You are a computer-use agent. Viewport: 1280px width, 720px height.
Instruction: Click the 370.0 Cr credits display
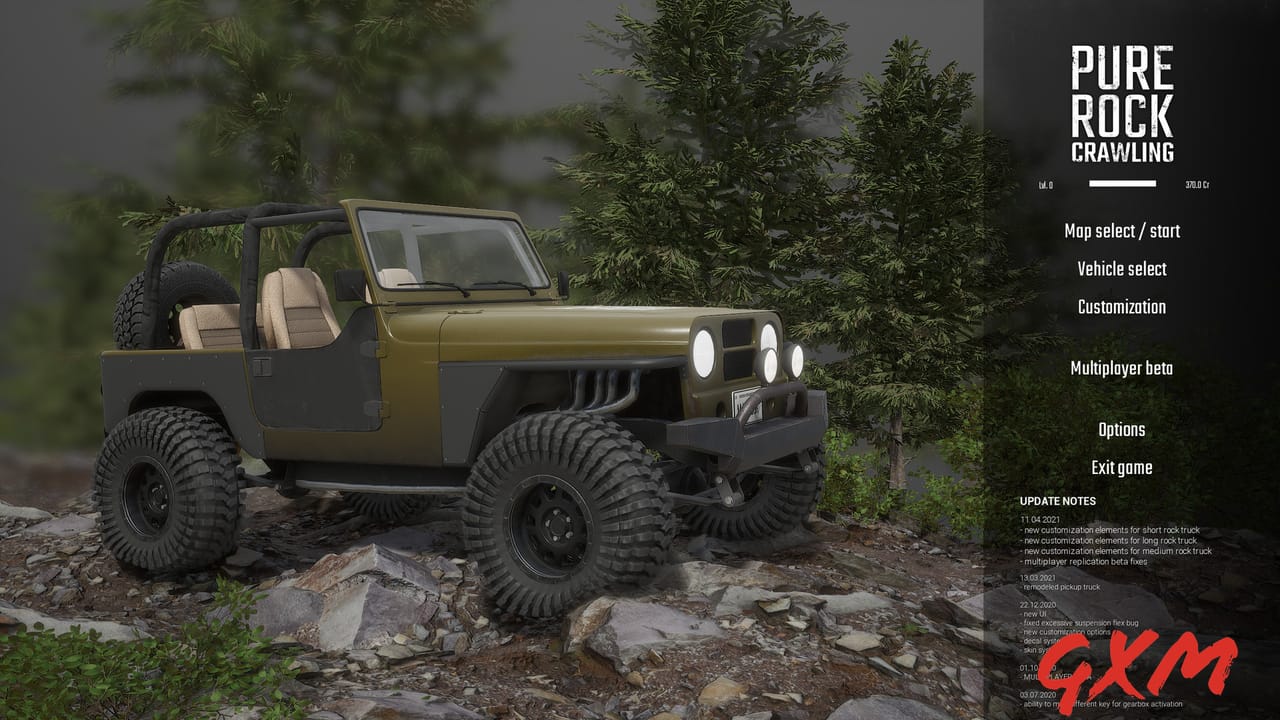[1197, 183]
